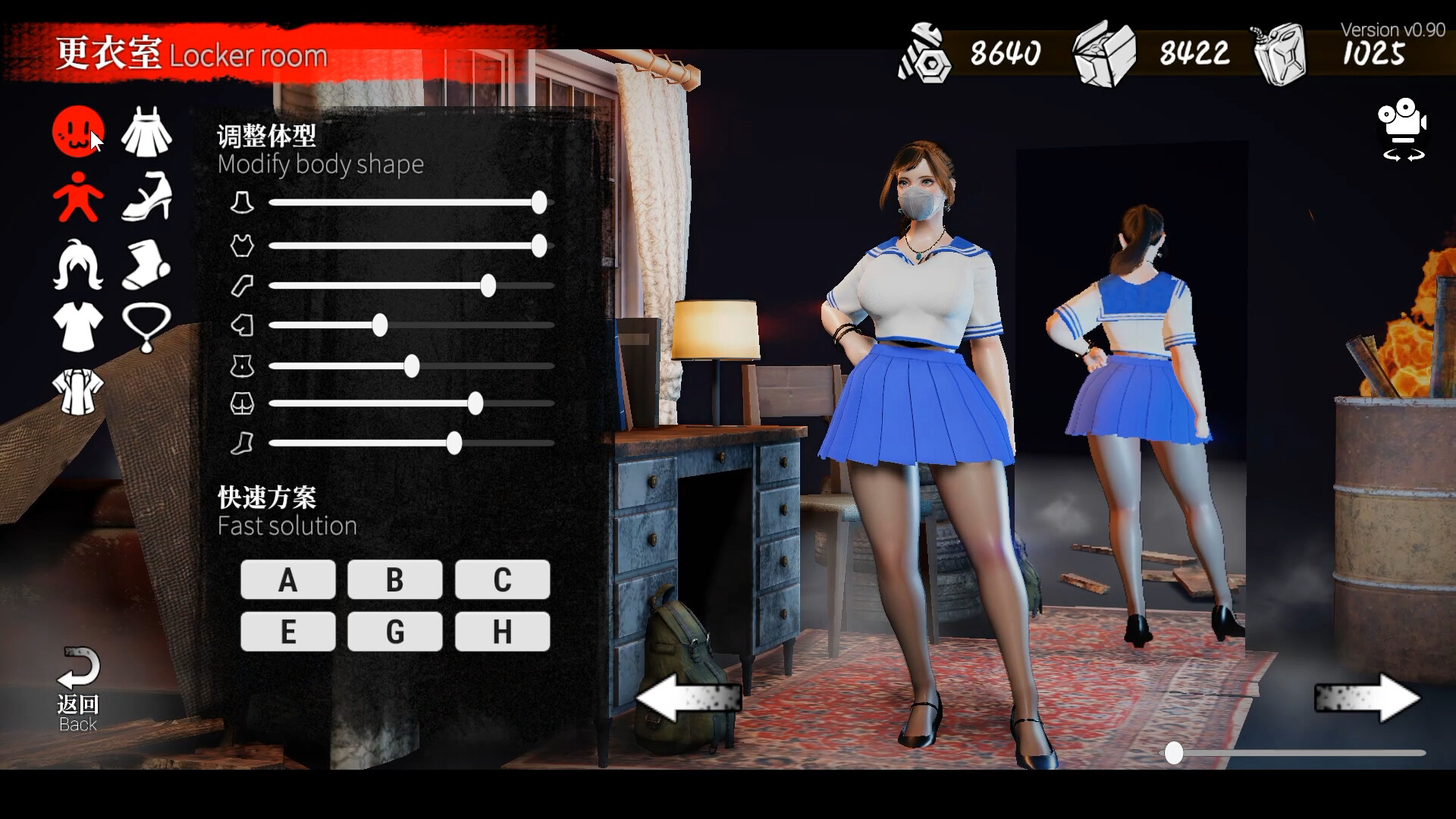Select fast solution preset A
Screen dimensions: 1456x819
pos(287,580)
